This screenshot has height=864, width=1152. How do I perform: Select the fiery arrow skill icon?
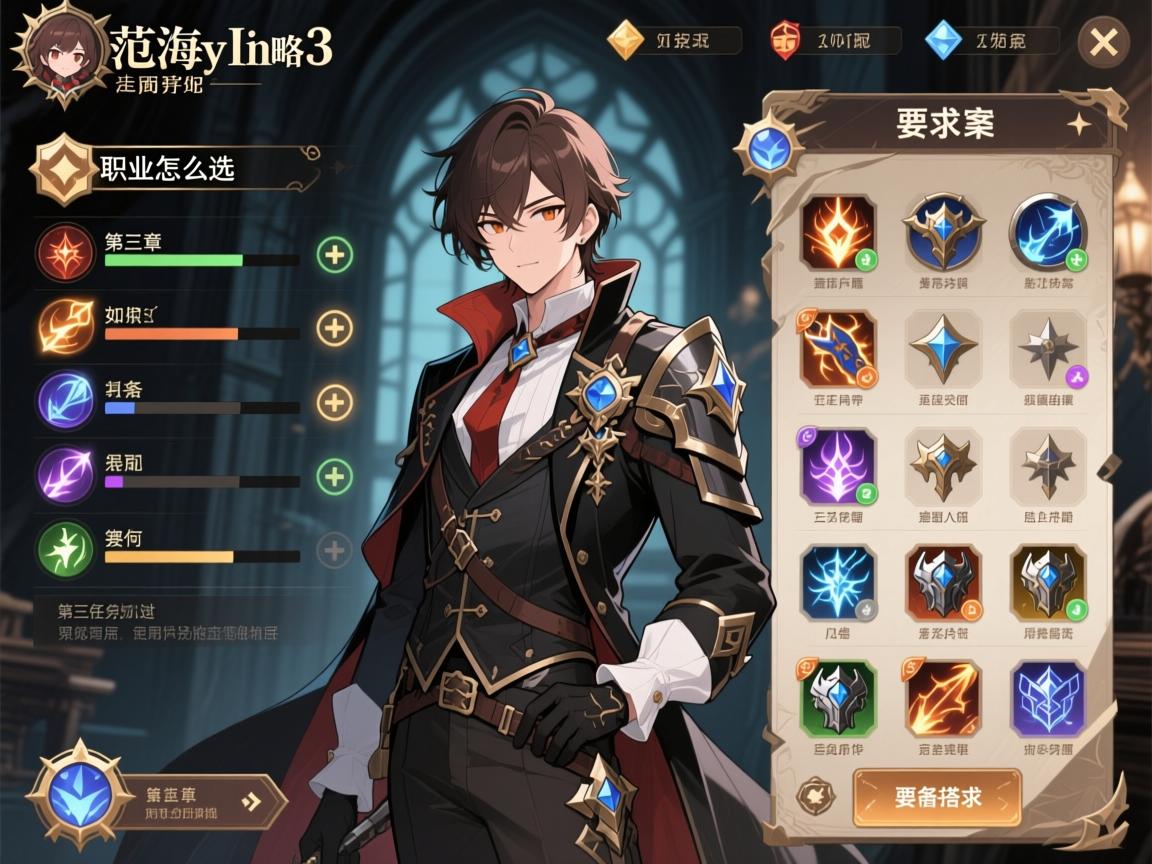pyautogui.click(x=943, y=698)
